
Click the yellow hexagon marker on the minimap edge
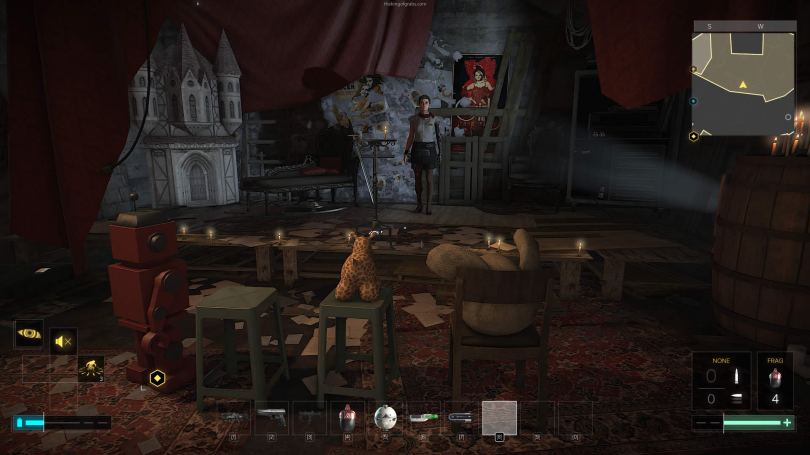pos(694,136)
